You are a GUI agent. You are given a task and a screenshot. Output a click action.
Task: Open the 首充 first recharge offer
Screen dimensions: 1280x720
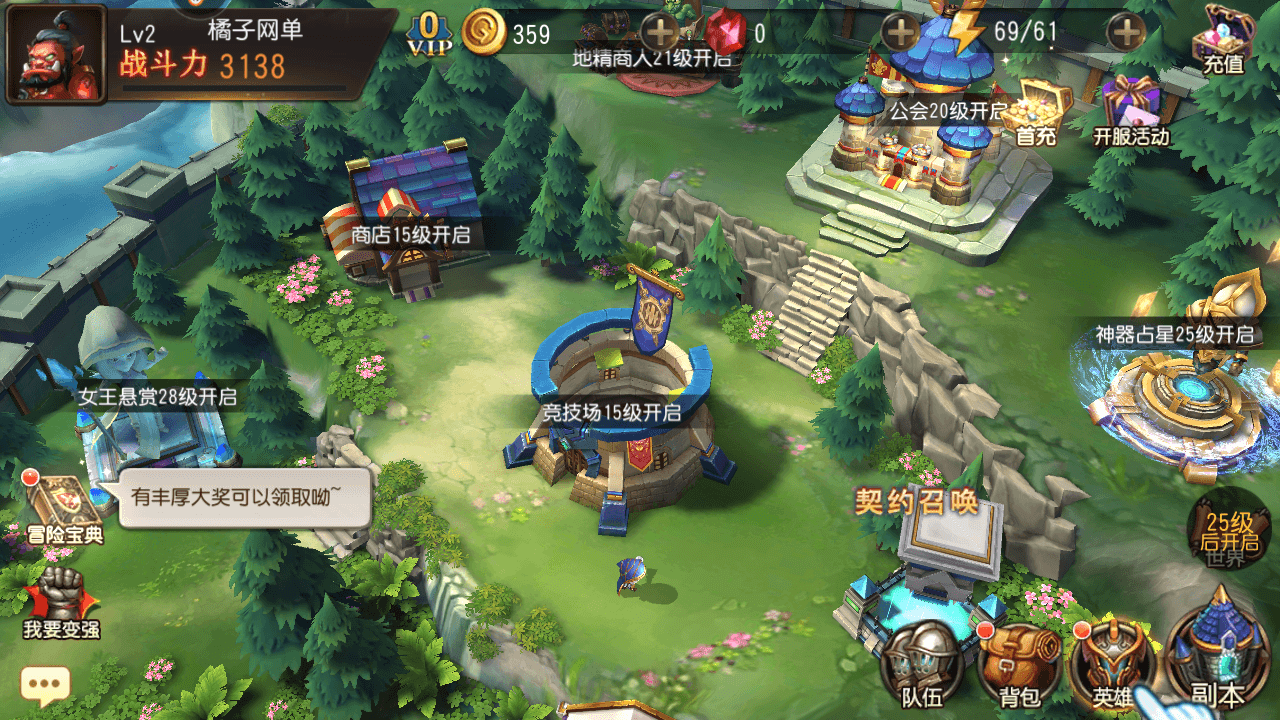coord(1038,112)
